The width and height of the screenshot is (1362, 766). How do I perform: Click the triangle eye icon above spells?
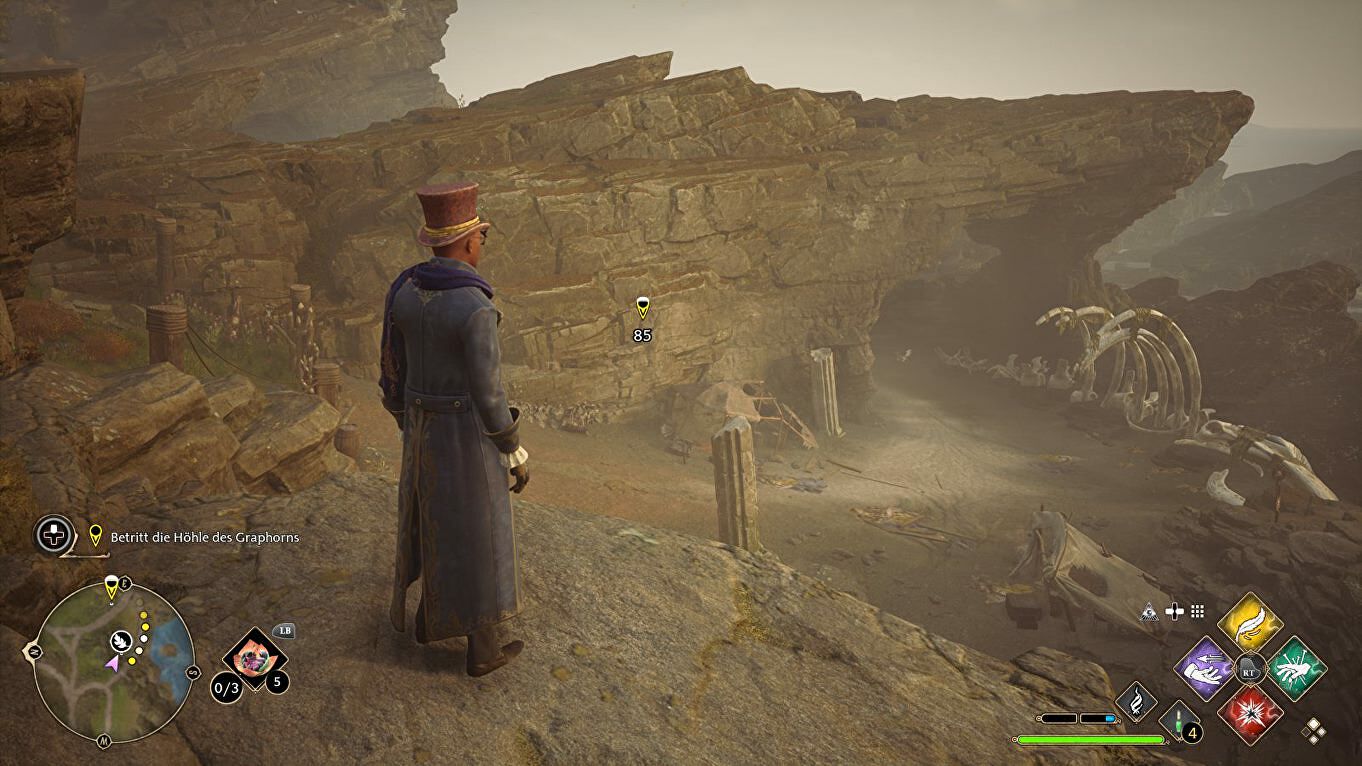tap(1151, 611)
